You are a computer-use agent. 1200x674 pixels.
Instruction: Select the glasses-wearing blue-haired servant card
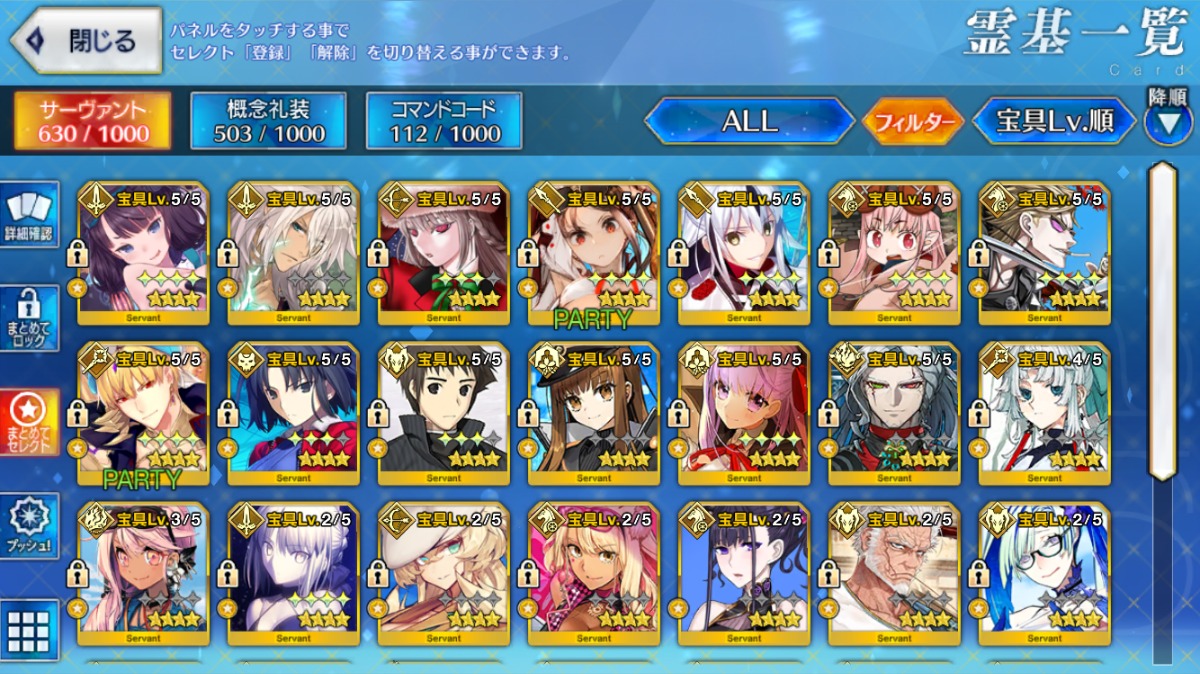point(1044,574)
